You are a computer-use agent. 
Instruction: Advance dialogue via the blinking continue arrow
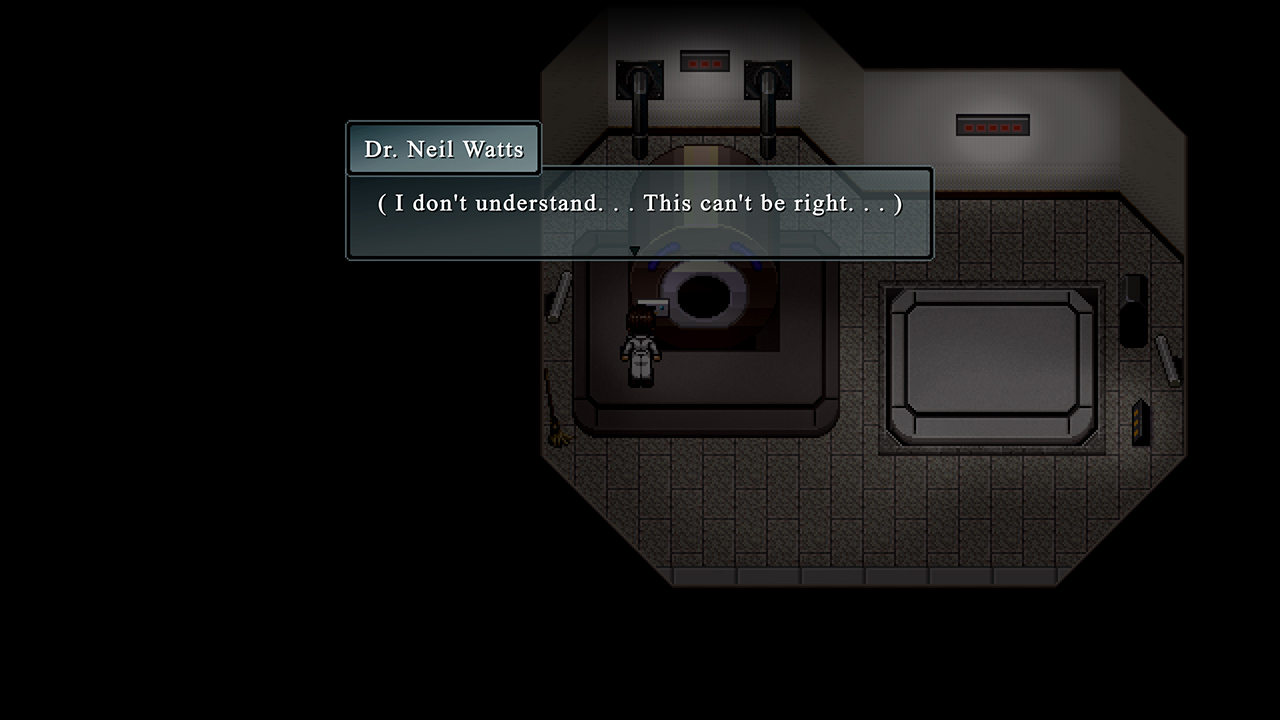tap(636, 251)
